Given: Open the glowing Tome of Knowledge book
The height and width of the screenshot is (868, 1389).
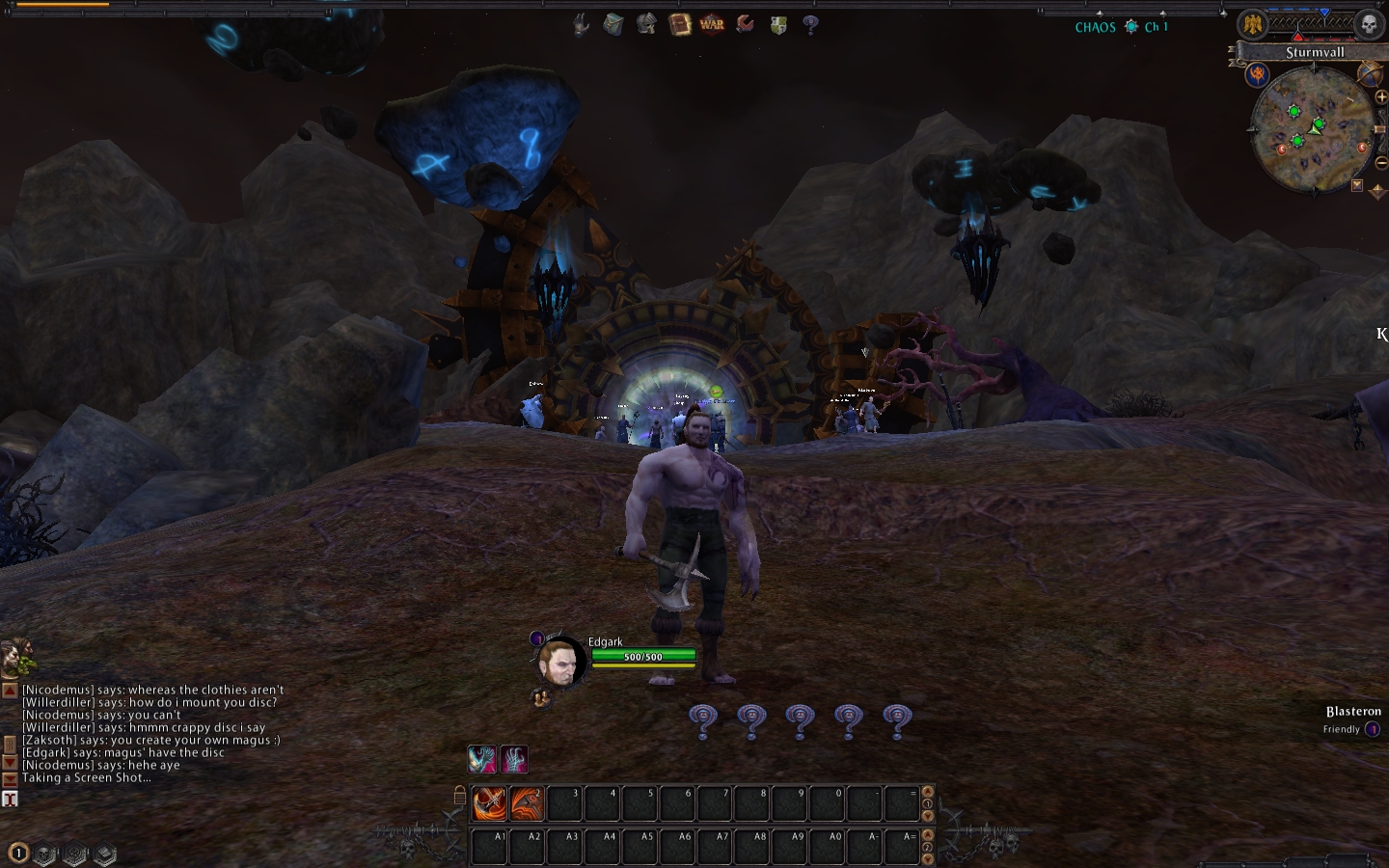Looking at the screenshot, I should point(679,24).
